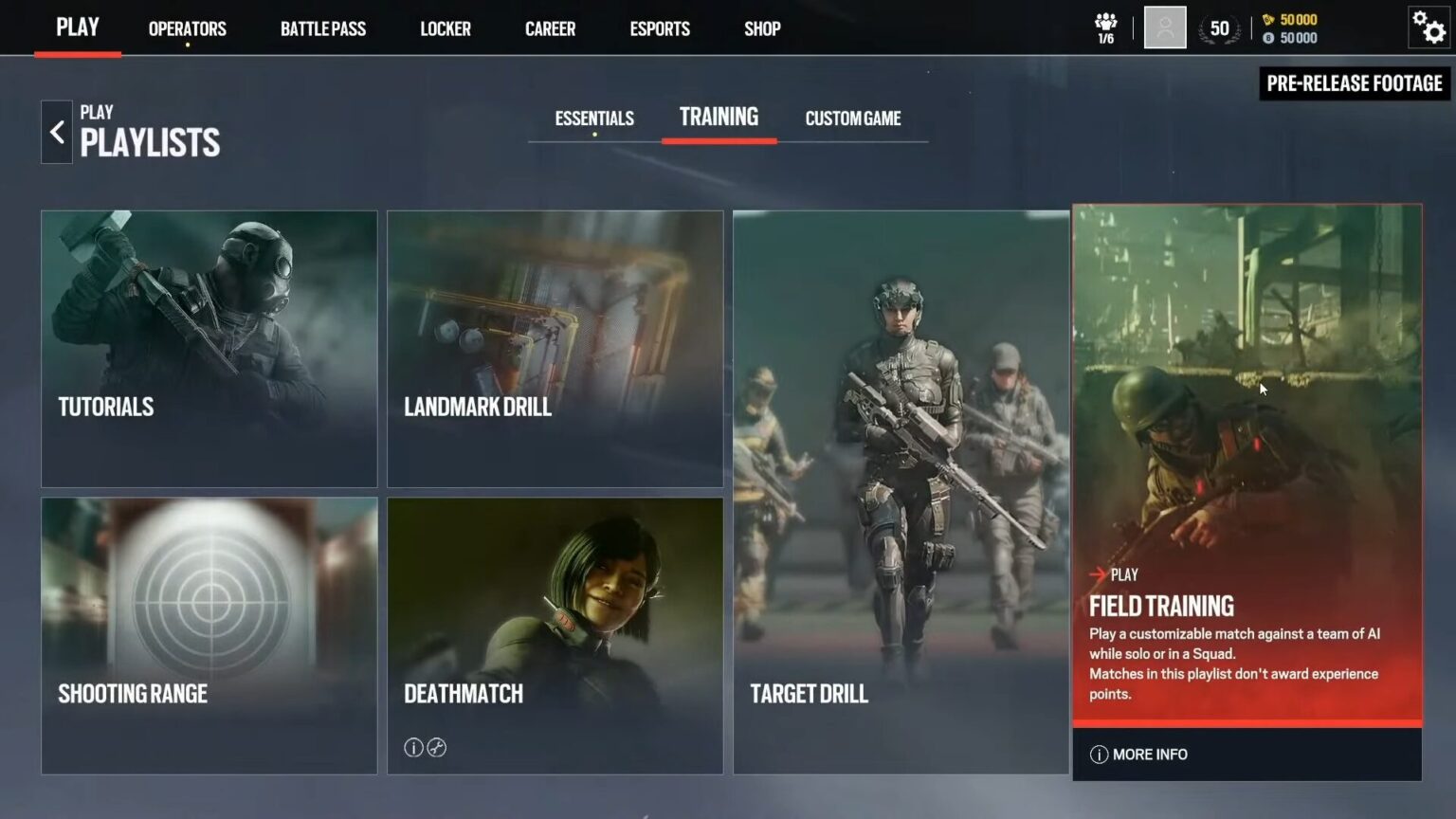Viewport: 1456px width, 819px height.
Task: Open the settings gears icon
Action: [x=1428, y=28]
